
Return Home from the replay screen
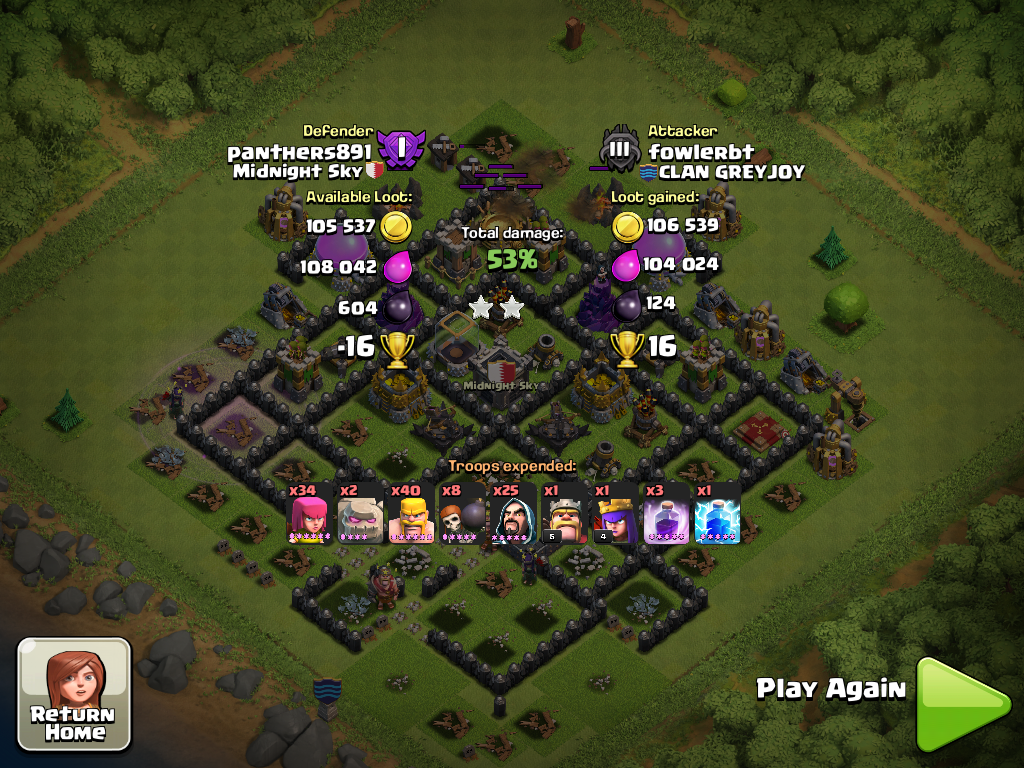point(74,693)
